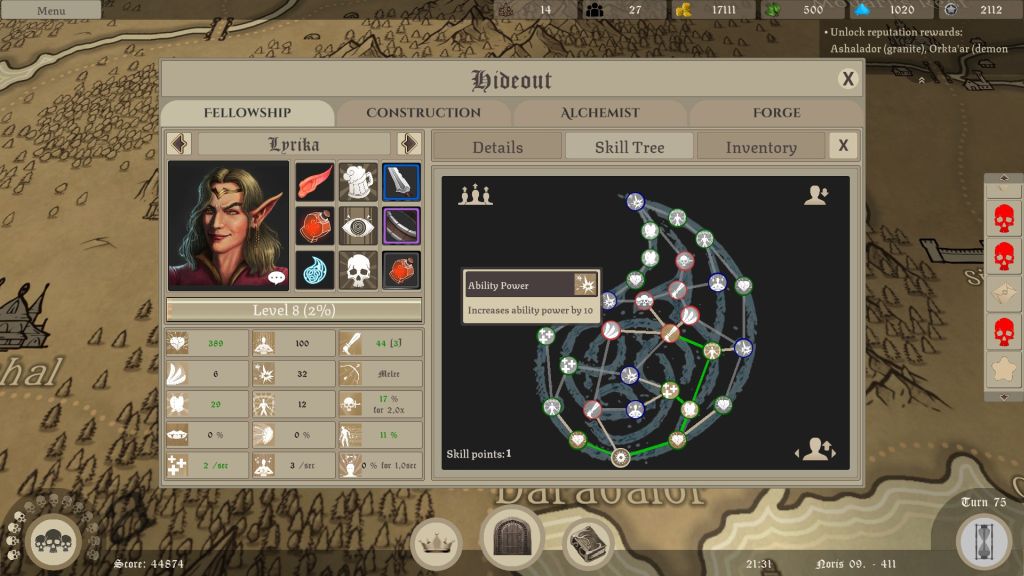Switch to the Construction tab
This screenshot has width=1024, height=576.
click(423, 113)
